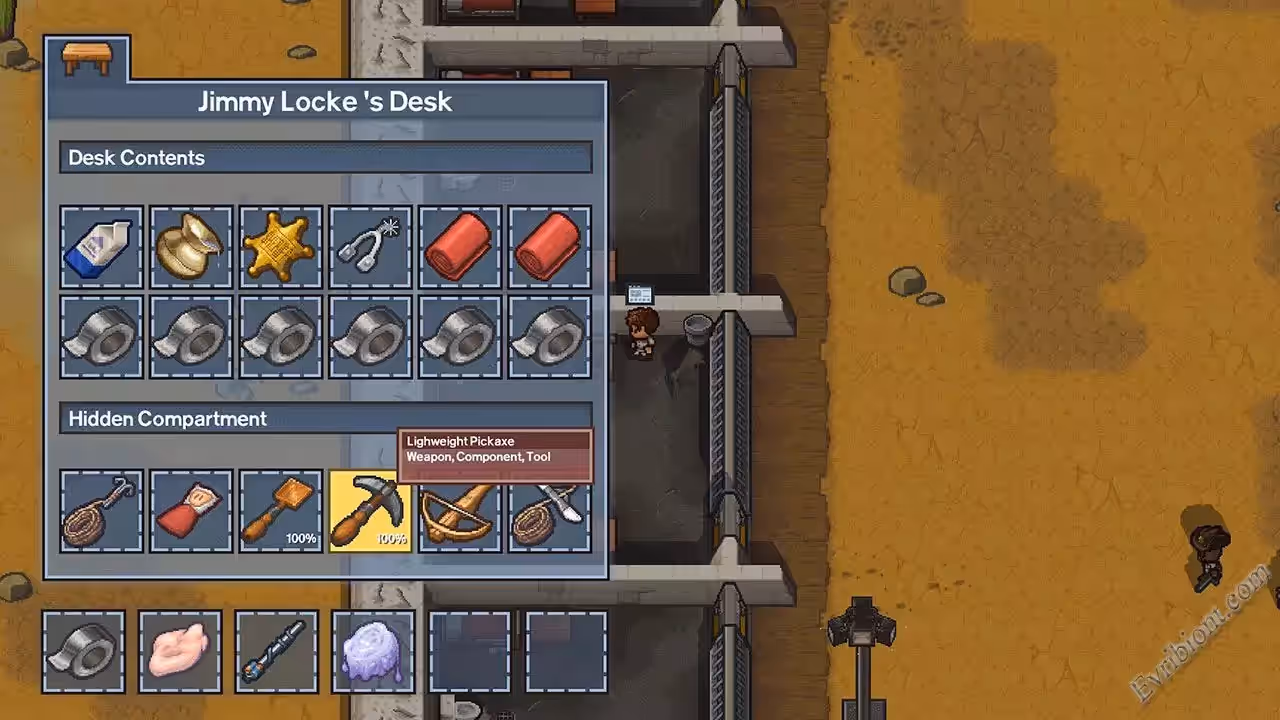1280x720 pixels.
Task: Select the pink putty in inventory bar
Action: point(180,652)
